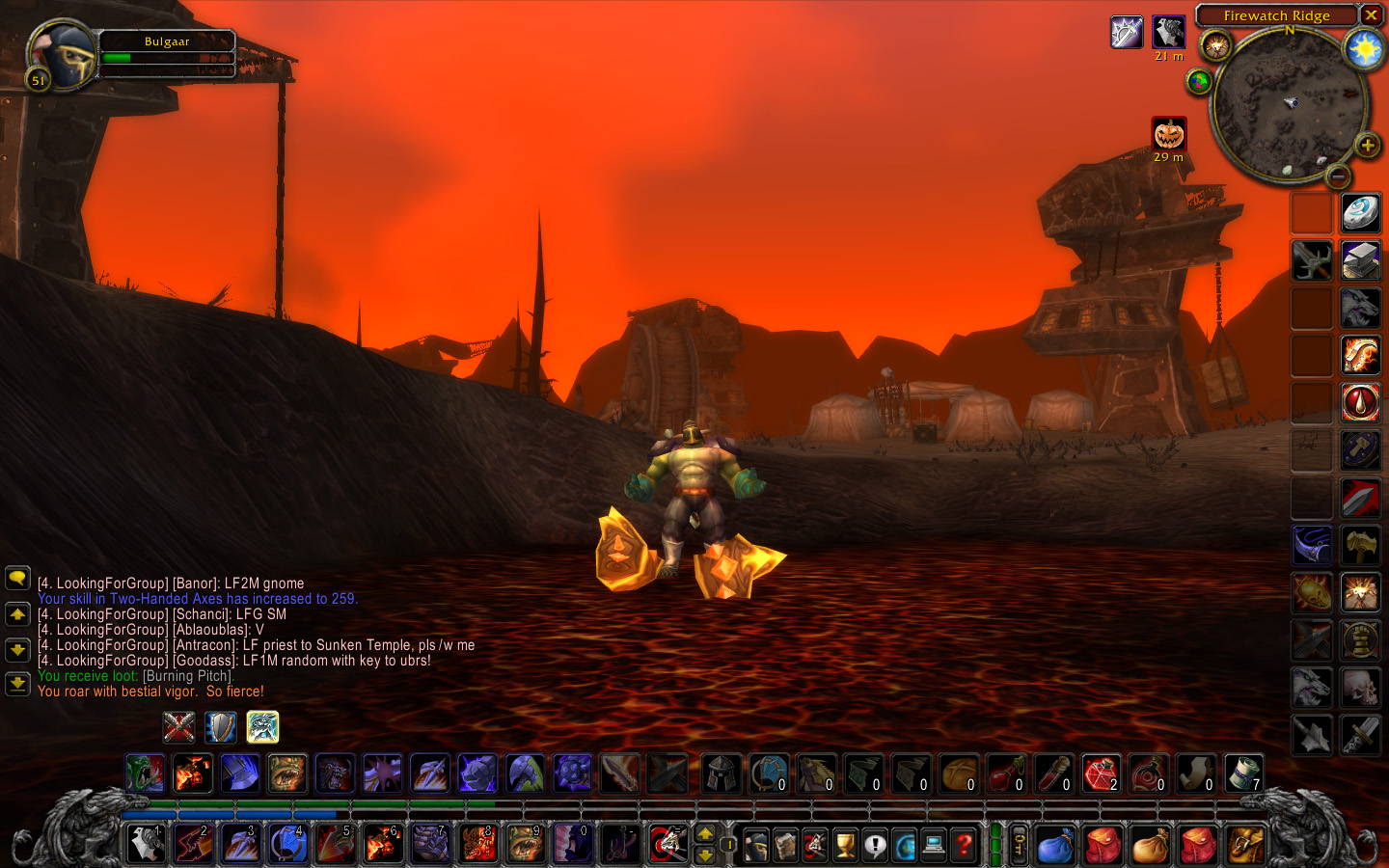
Task: Open the key ring
Action: point(1019,845)
